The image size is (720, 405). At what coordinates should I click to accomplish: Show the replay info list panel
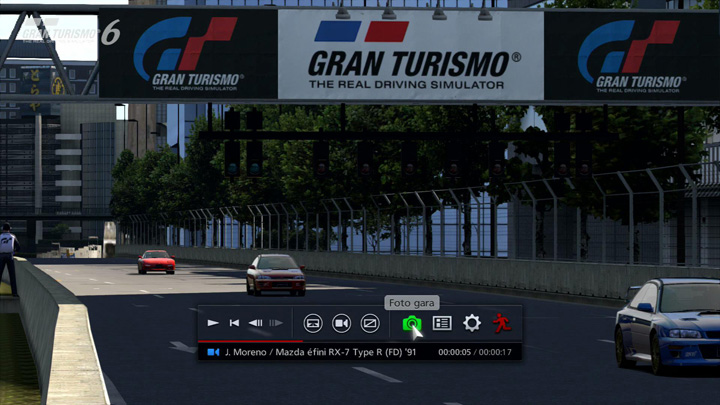tap(442, 323)
